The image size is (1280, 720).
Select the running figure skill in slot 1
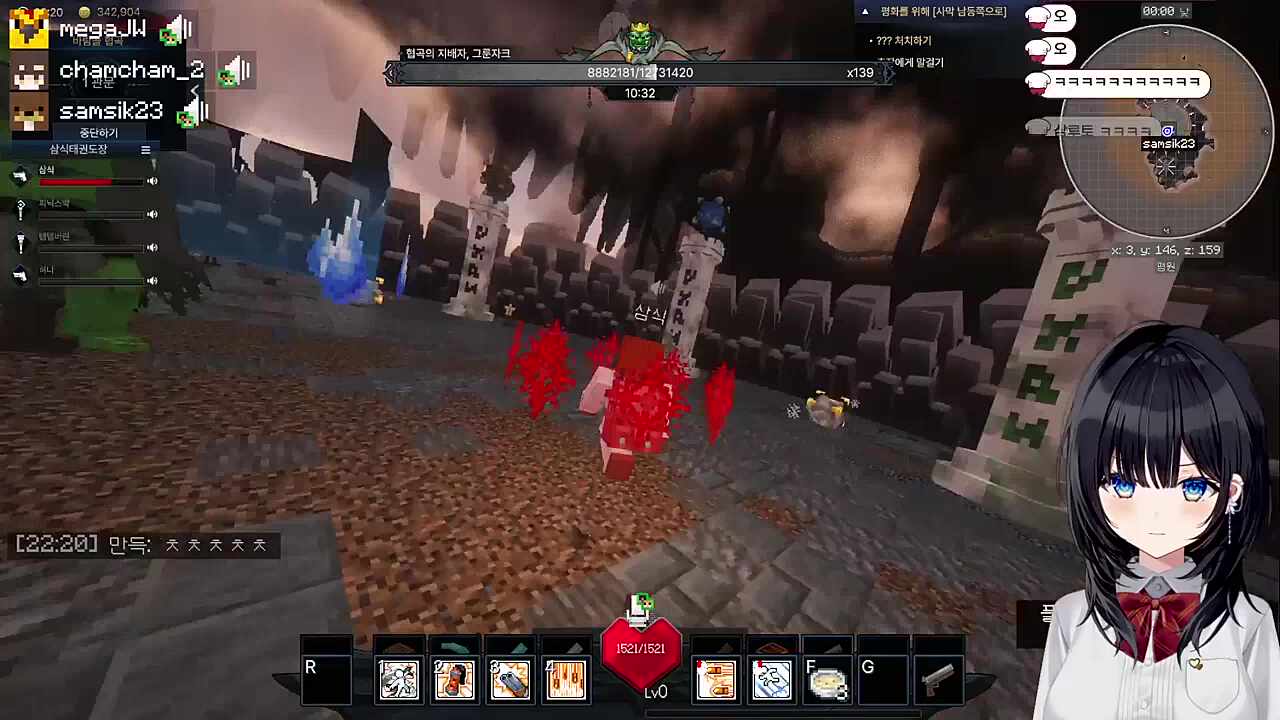pyautogui.click(x=399, y=680)
